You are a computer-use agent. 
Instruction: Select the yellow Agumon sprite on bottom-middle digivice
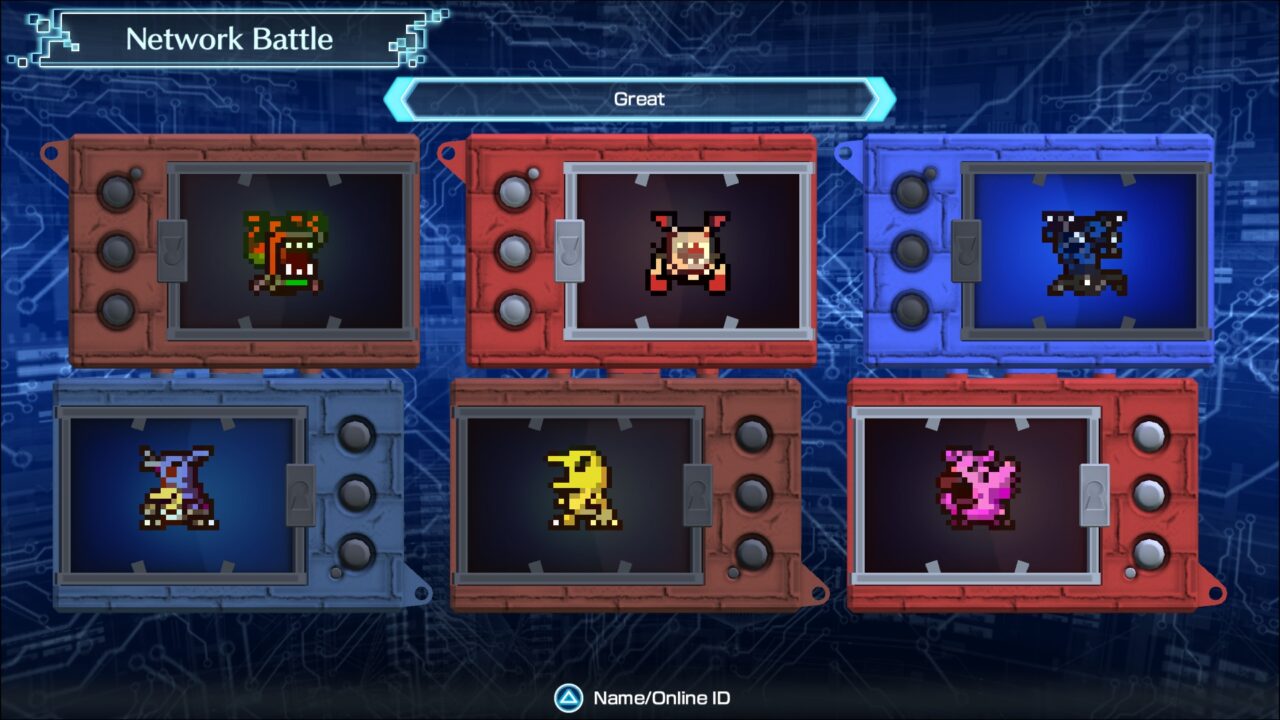pyautogui.click(x=583, y=490)
